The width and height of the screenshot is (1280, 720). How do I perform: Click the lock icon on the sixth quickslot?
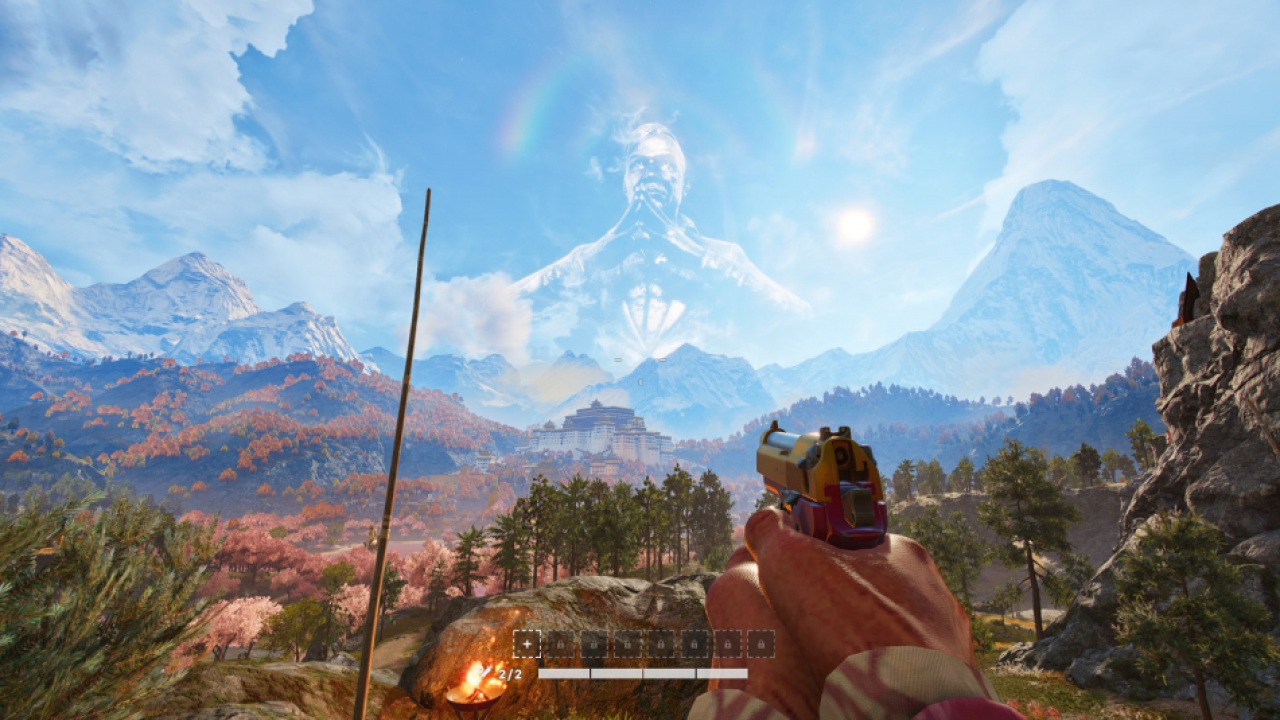[694, 644]
